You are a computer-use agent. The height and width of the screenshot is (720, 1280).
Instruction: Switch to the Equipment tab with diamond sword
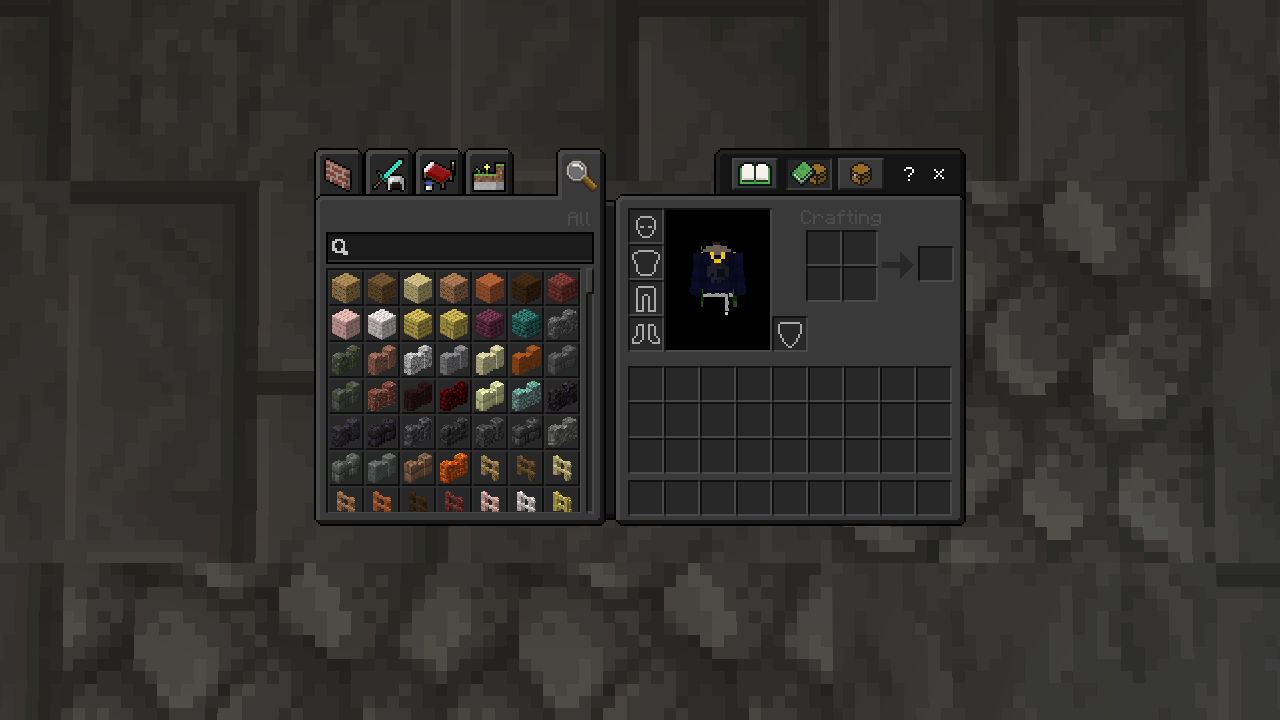pos(388,175)
